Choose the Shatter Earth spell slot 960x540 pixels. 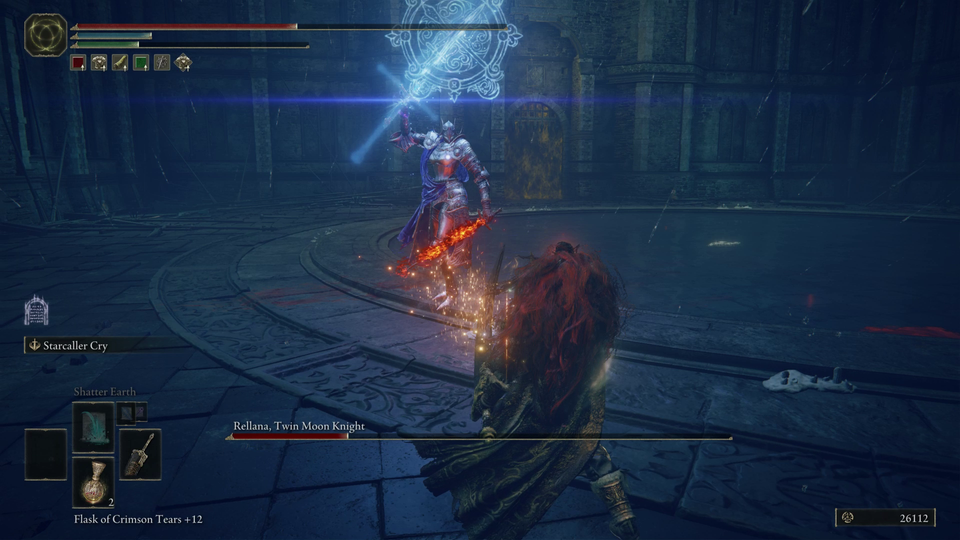click(93, 425)
